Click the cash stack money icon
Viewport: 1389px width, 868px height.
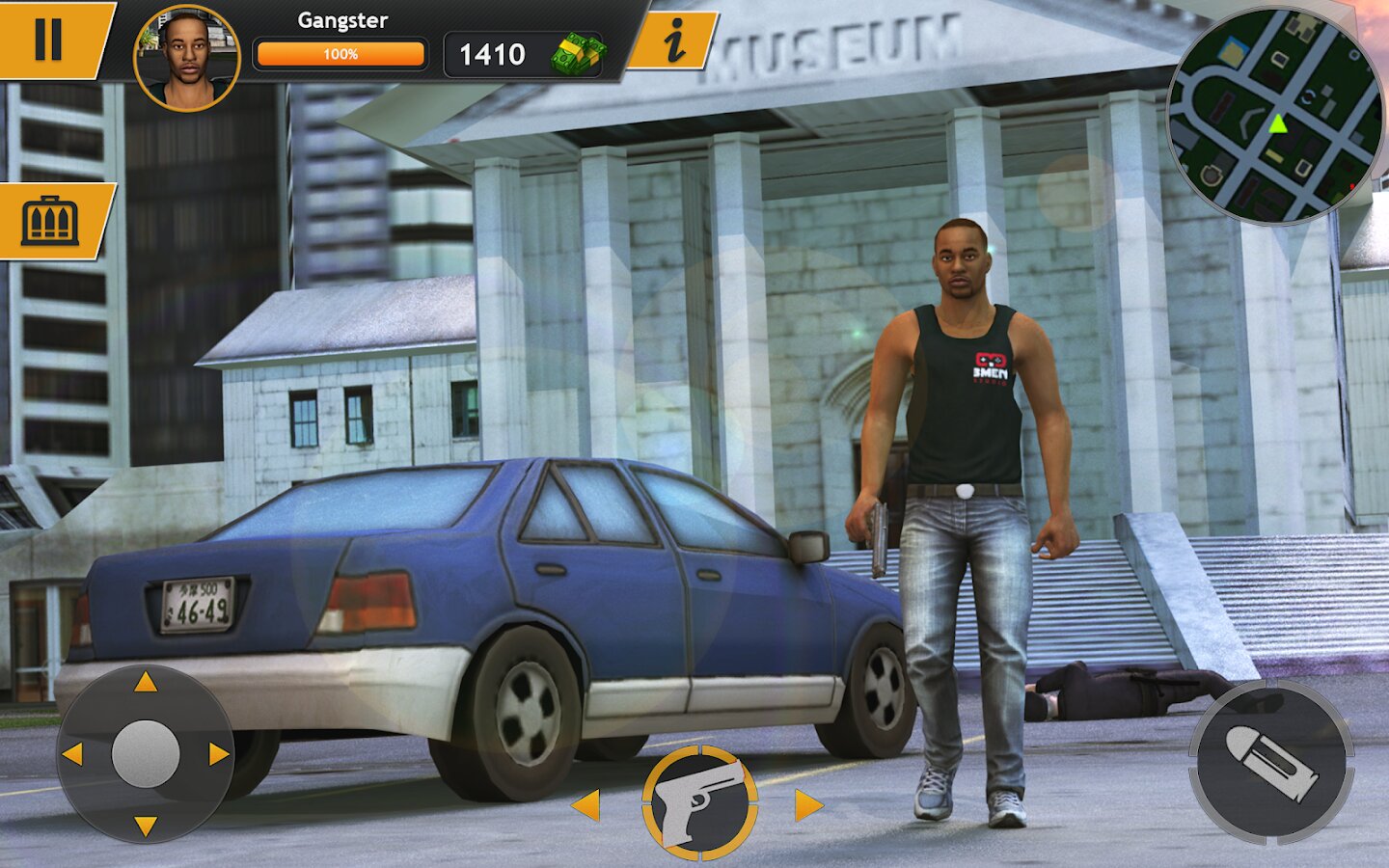tap(578, 54)
